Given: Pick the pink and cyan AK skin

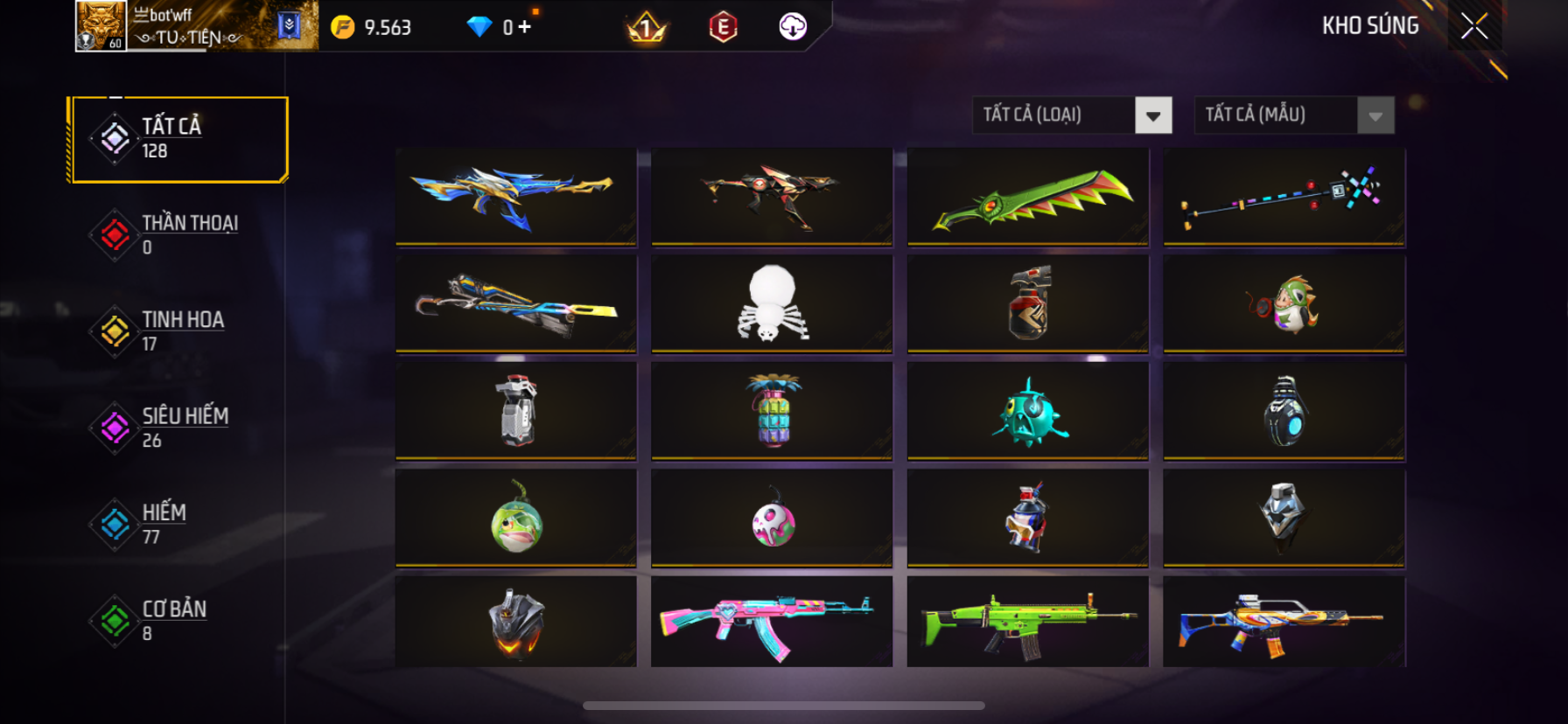Looking at the screenshot, I should coord(772,621).
